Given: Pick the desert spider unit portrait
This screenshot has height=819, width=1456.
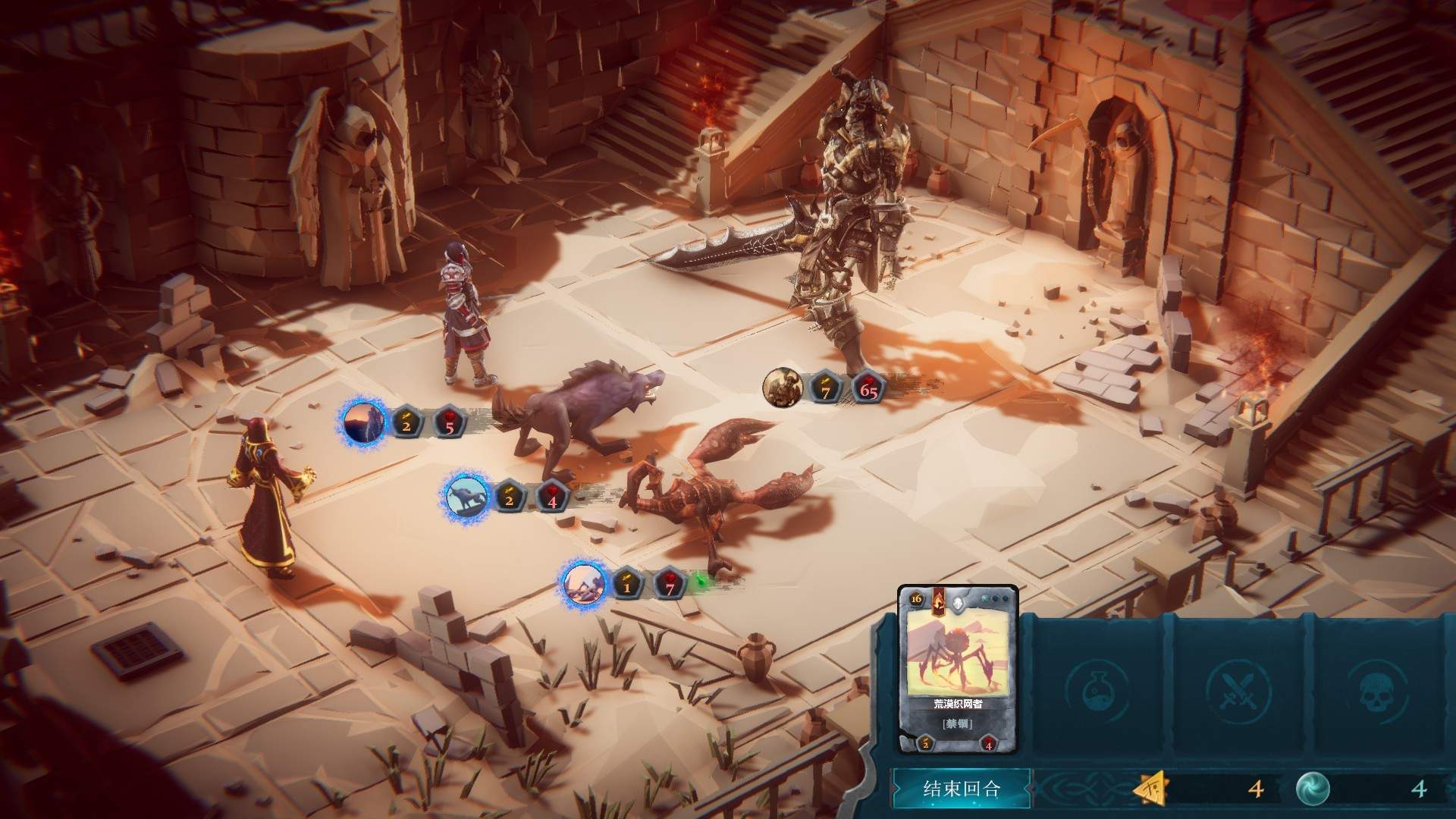Looking at the screenshot, I should (584, 584).
